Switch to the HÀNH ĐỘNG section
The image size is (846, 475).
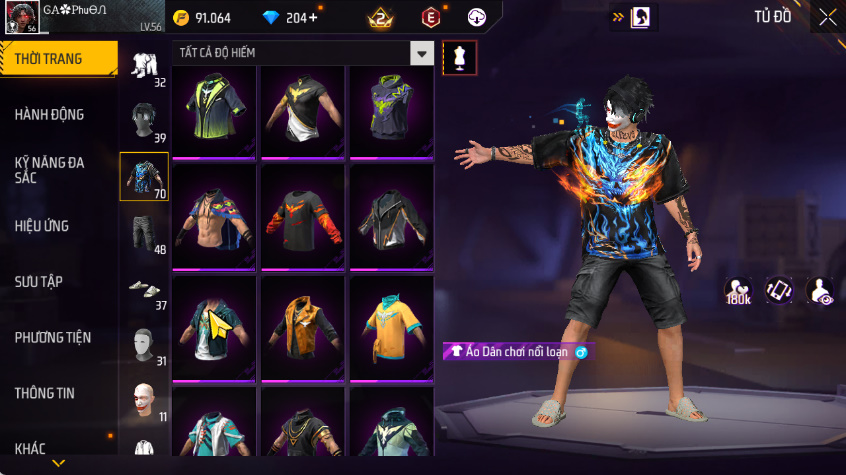[x=49, y=115]
